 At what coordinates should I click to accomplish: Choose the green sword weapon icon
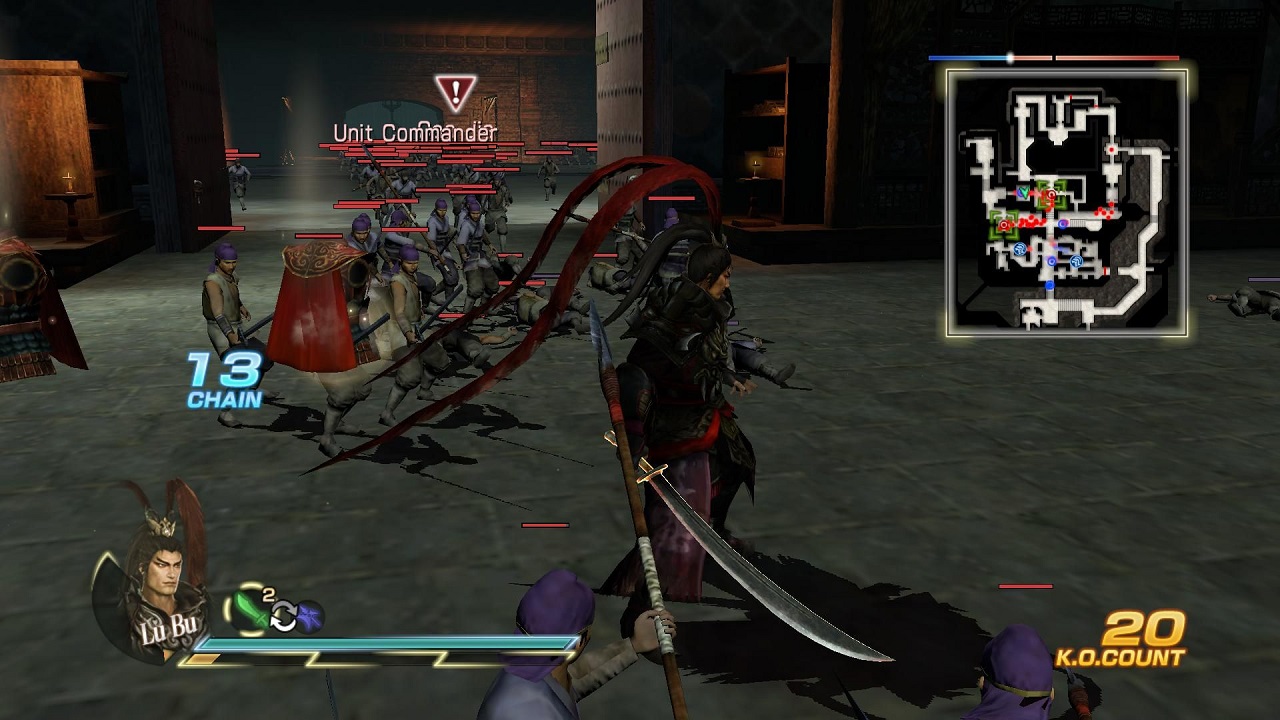coord(248,610)
